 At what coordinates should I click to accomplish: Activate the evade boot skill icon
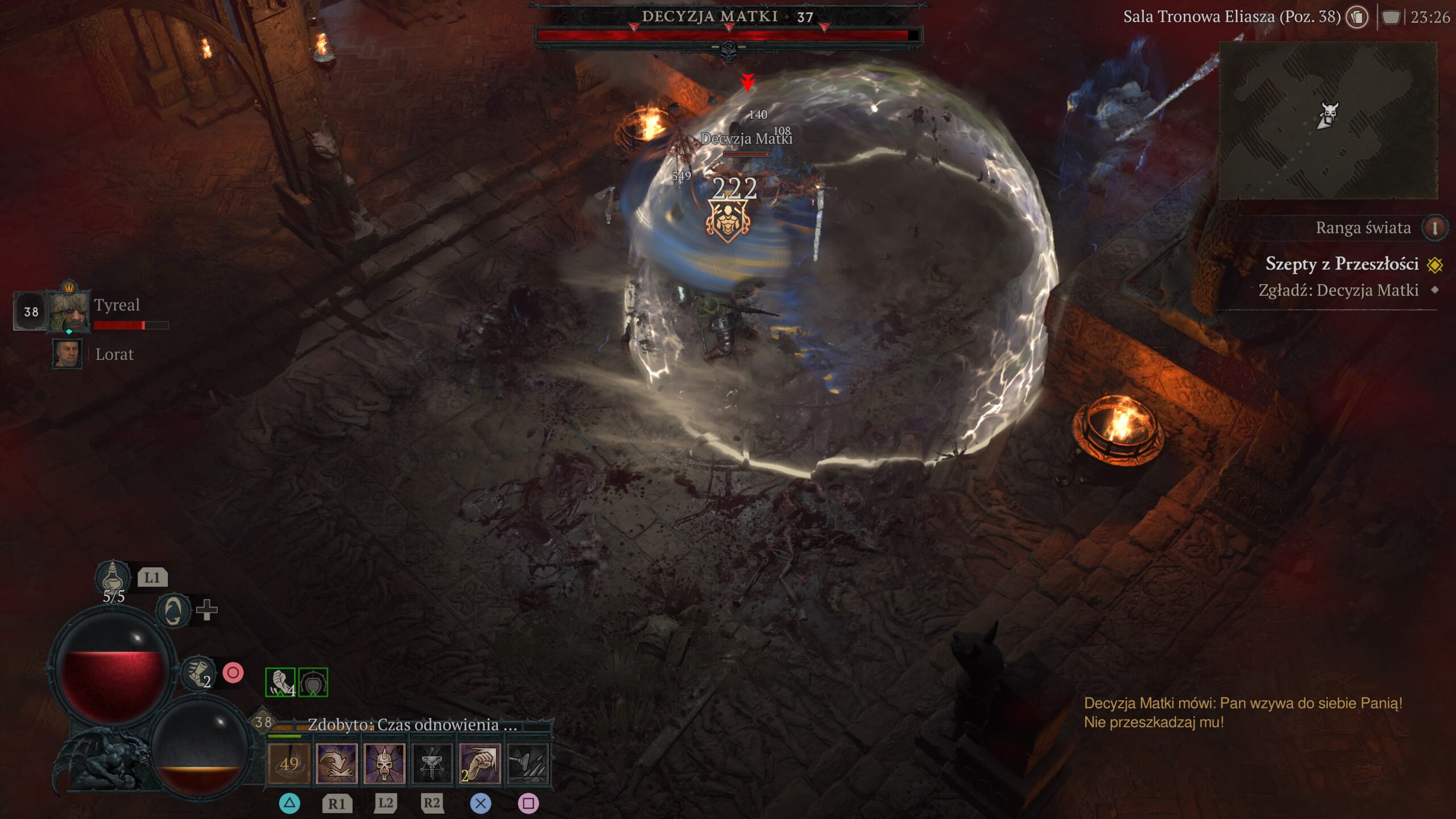click(x=198, y=673)
